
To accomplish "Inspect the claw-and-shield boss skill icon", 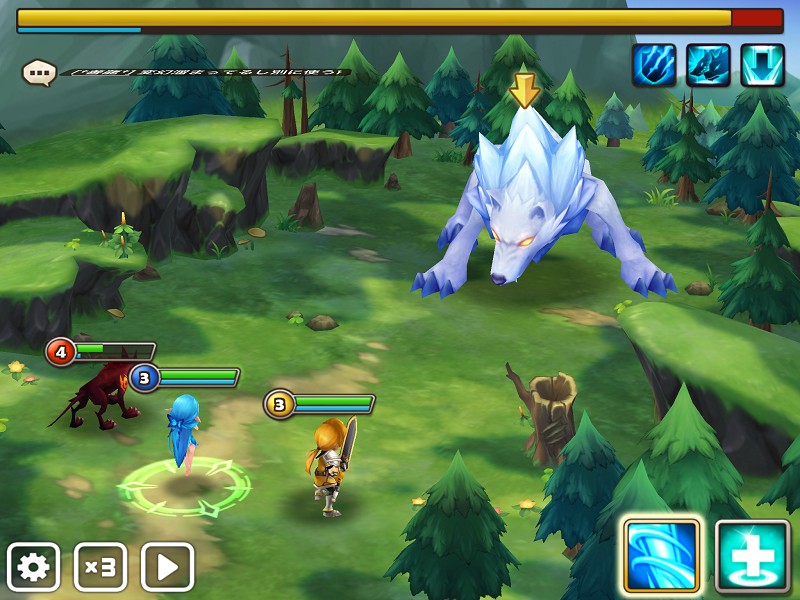I will coord(654,65).
